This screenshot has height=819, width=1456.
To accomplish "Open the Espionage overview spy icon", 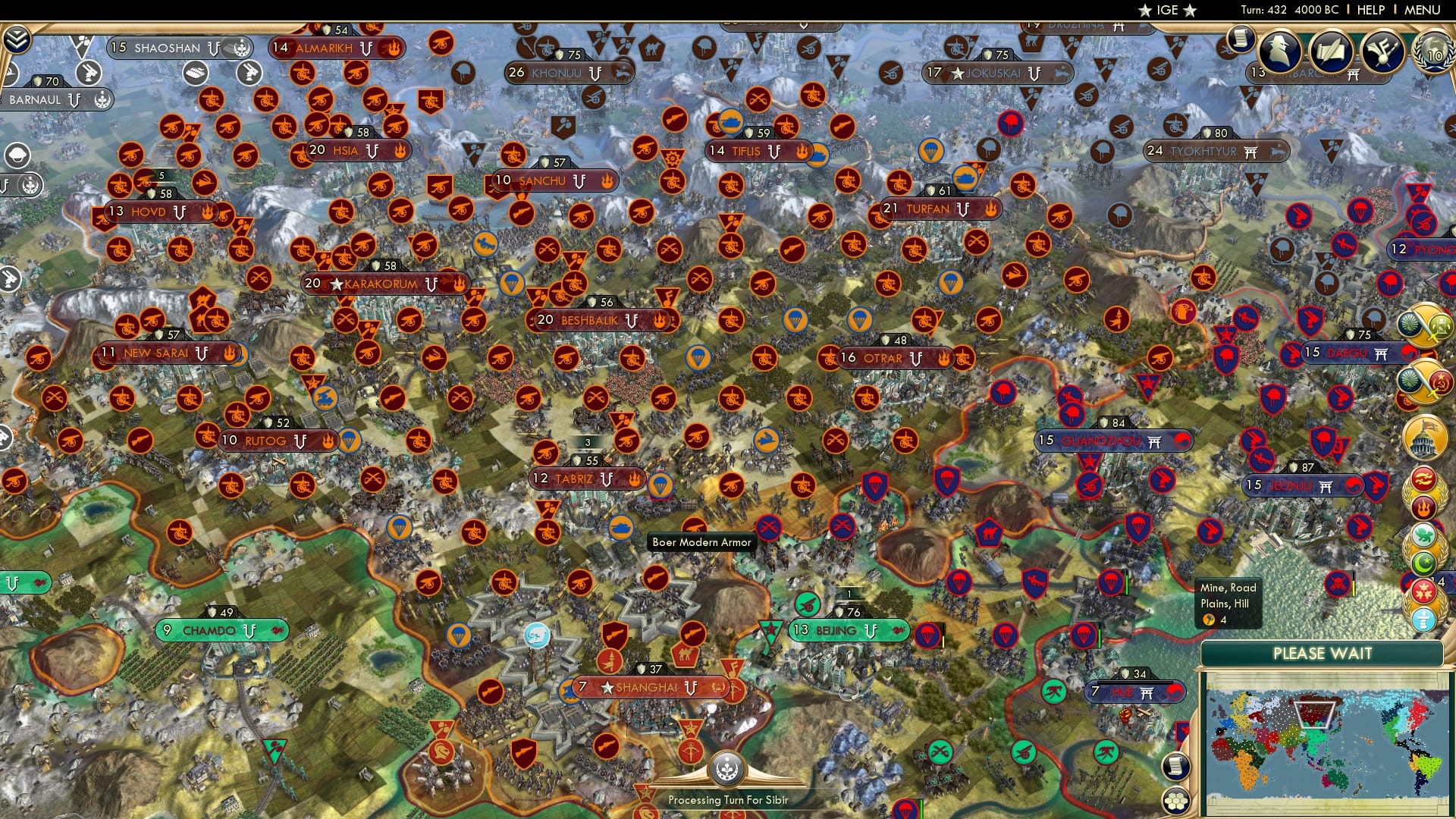I will click(1280, 50).
